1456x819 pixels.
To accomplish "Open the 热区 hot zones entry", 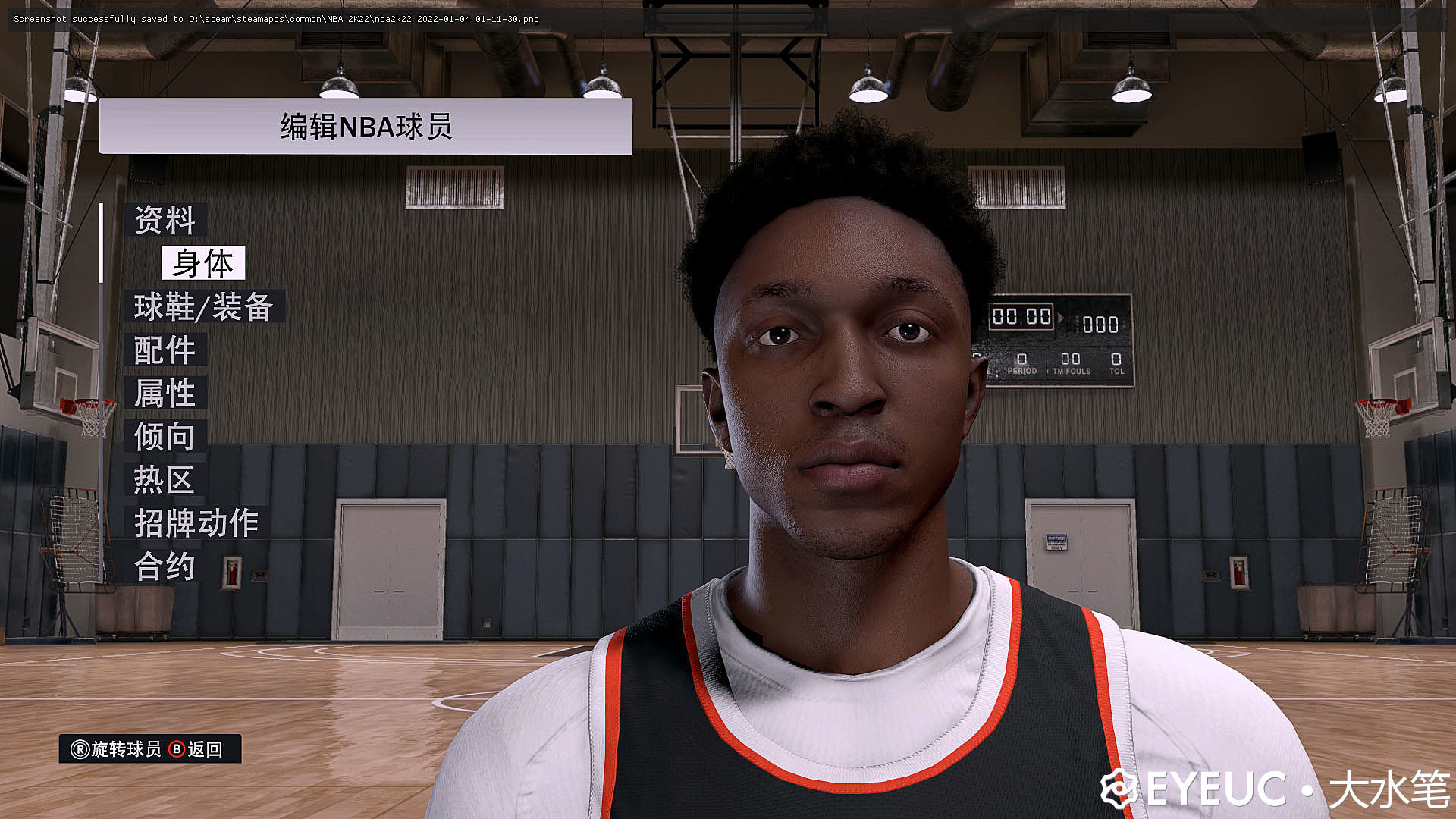I will pos(165,480).
